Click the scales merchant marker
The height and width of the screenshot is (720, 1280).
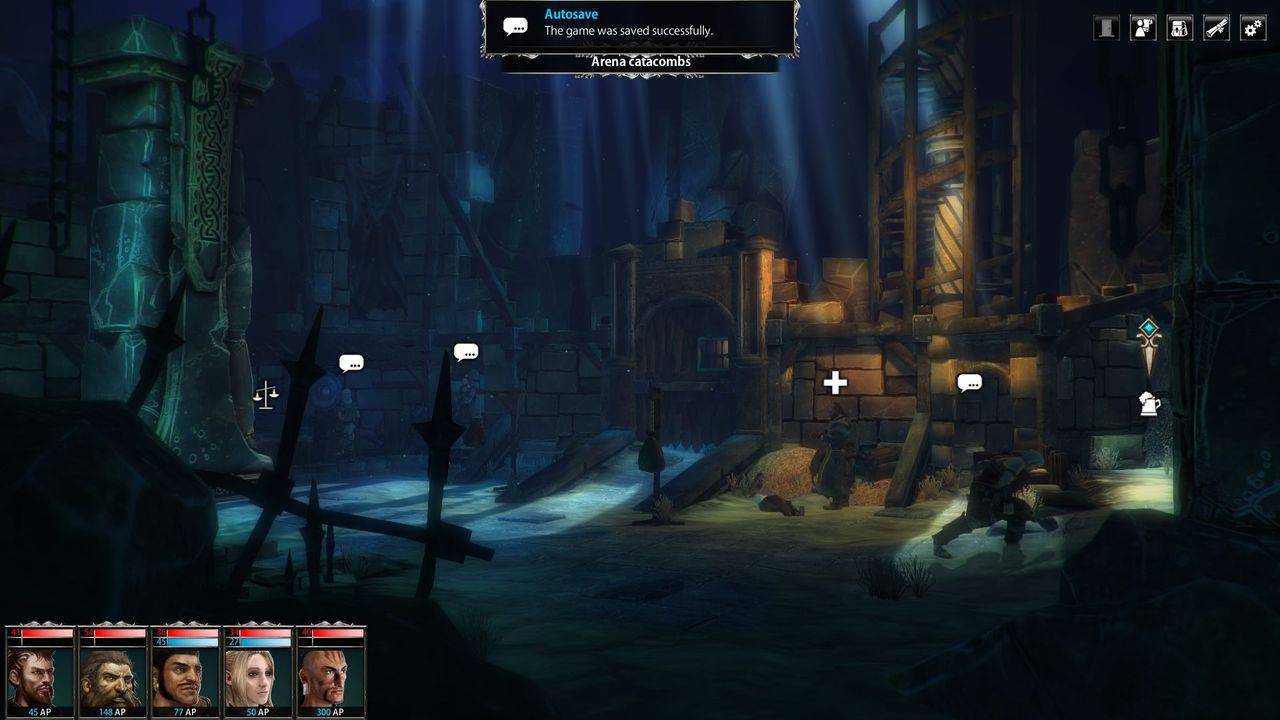[265, 395]
